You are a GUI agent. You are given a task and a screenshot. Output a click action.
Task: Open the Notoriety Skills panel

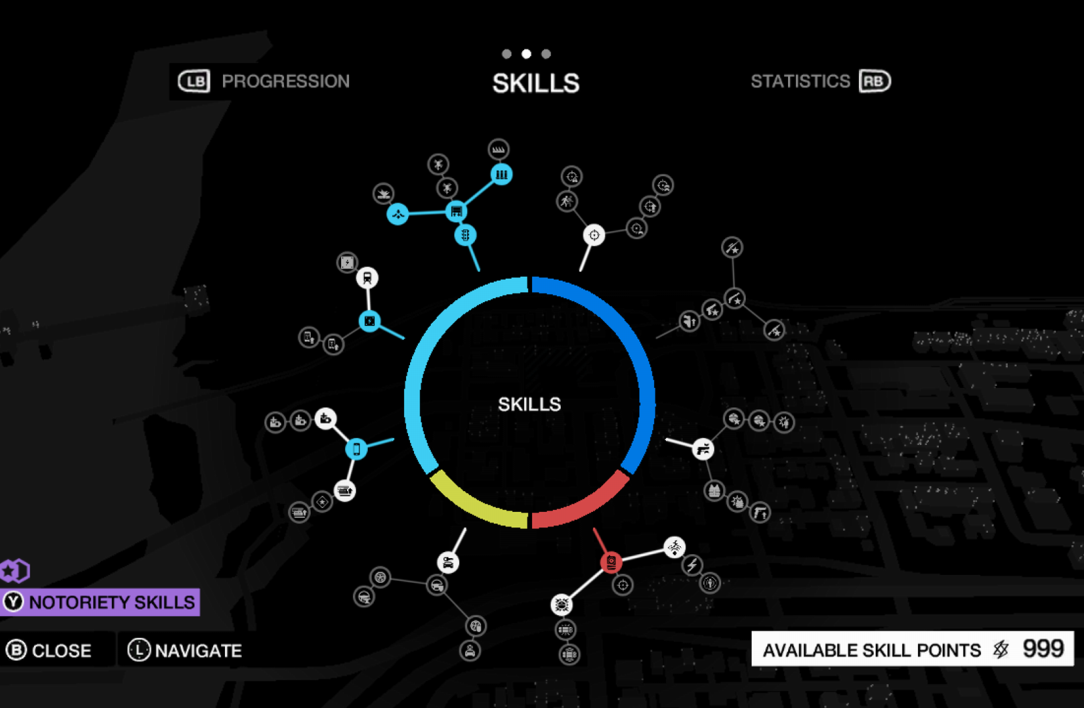tap(101, 602)
